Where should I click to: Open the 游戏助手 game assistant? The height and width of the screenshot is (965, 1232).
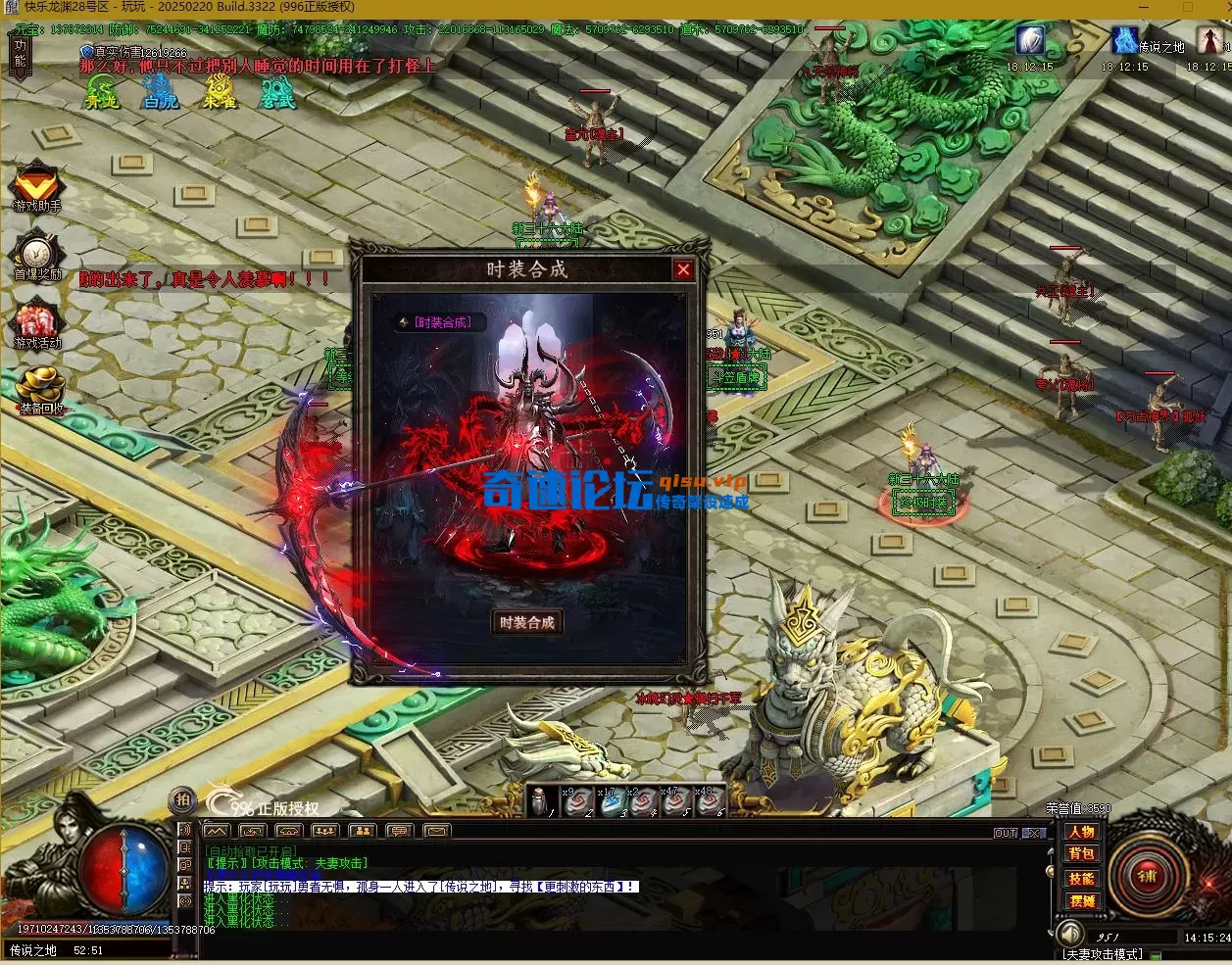point(37,186)
